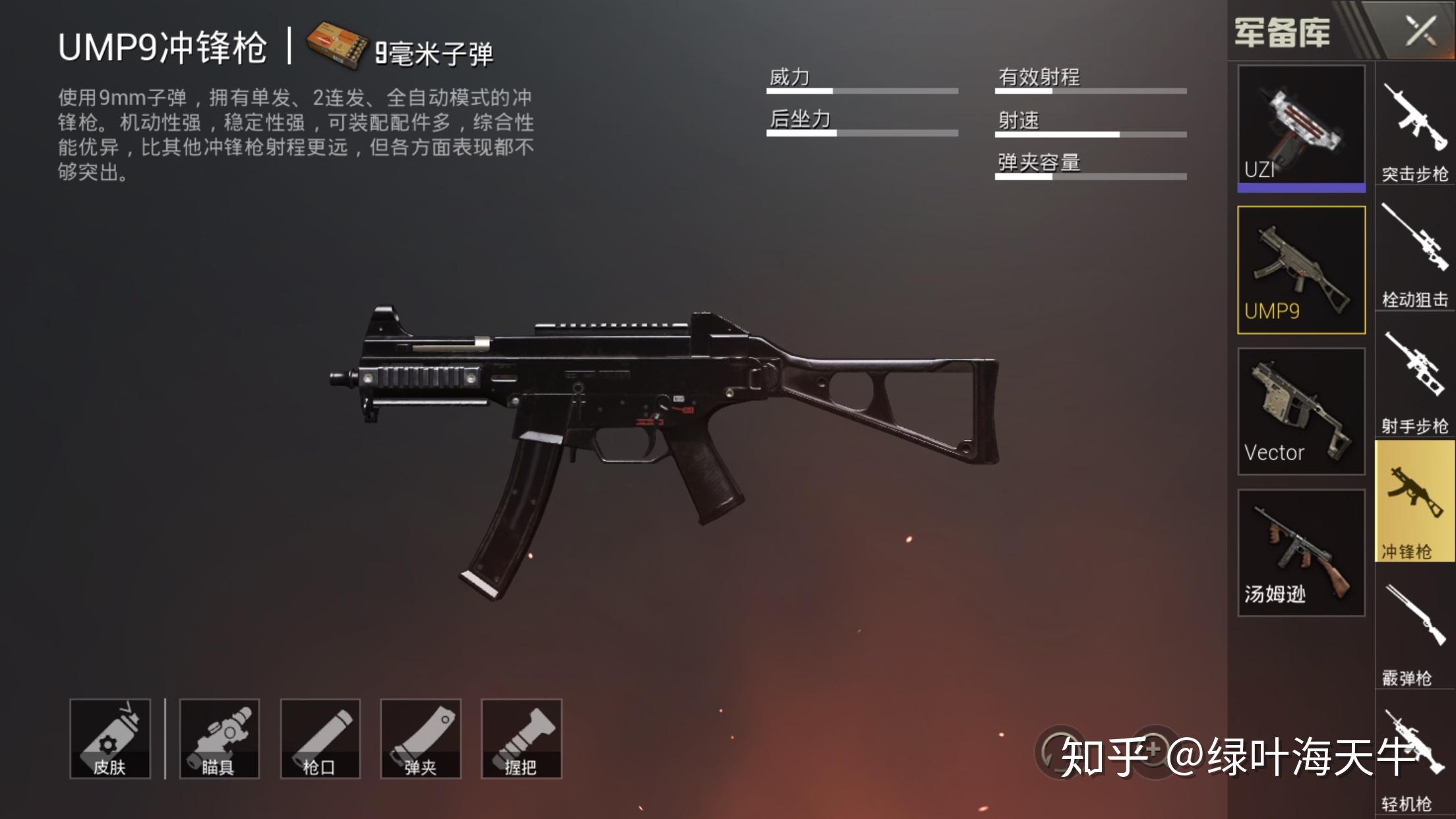Viewport: 1456px width, 819px height.
Task: Select the UZI weapon card
Action: (x=1301, y=127)
